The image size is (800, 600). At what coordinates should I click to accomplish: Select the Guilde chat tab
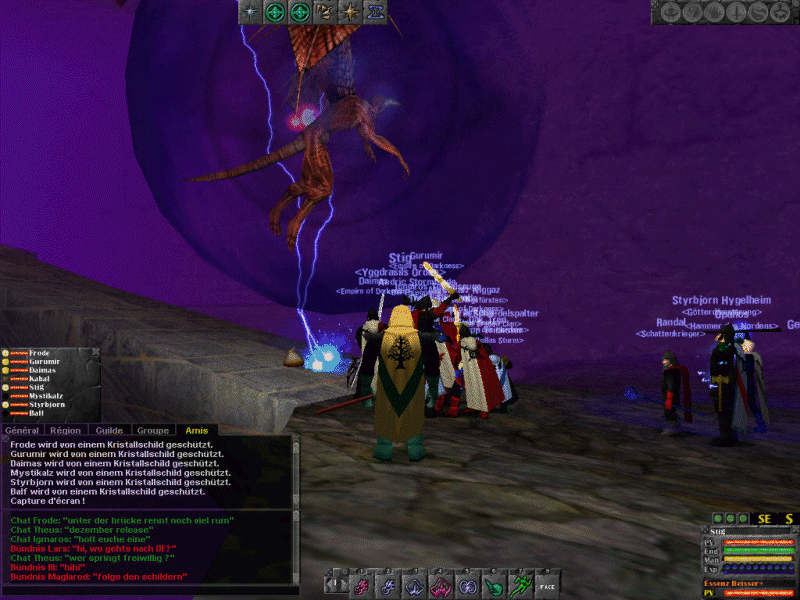coord(109,429)
